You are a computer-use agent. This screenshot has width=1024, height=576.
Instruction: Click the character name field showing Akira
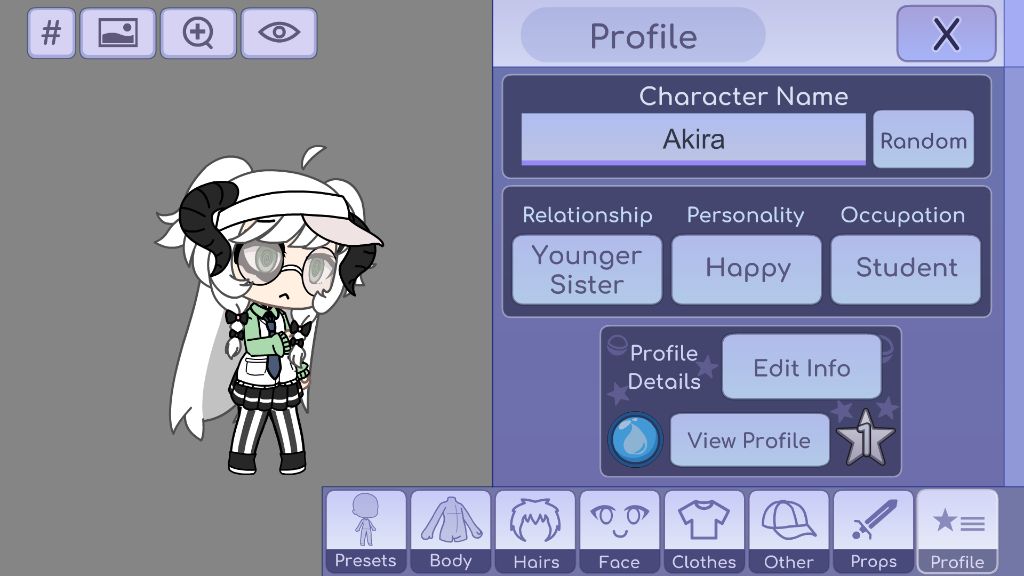tap(693, 139)
